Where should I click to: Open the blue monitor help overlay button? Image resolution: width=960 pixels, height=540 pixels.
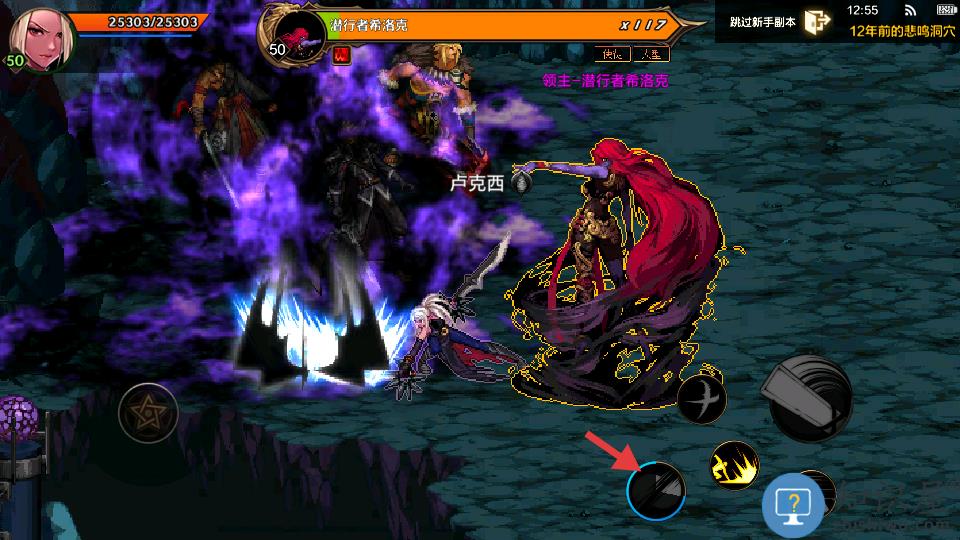pyautogui.click(x=793, y=508)
